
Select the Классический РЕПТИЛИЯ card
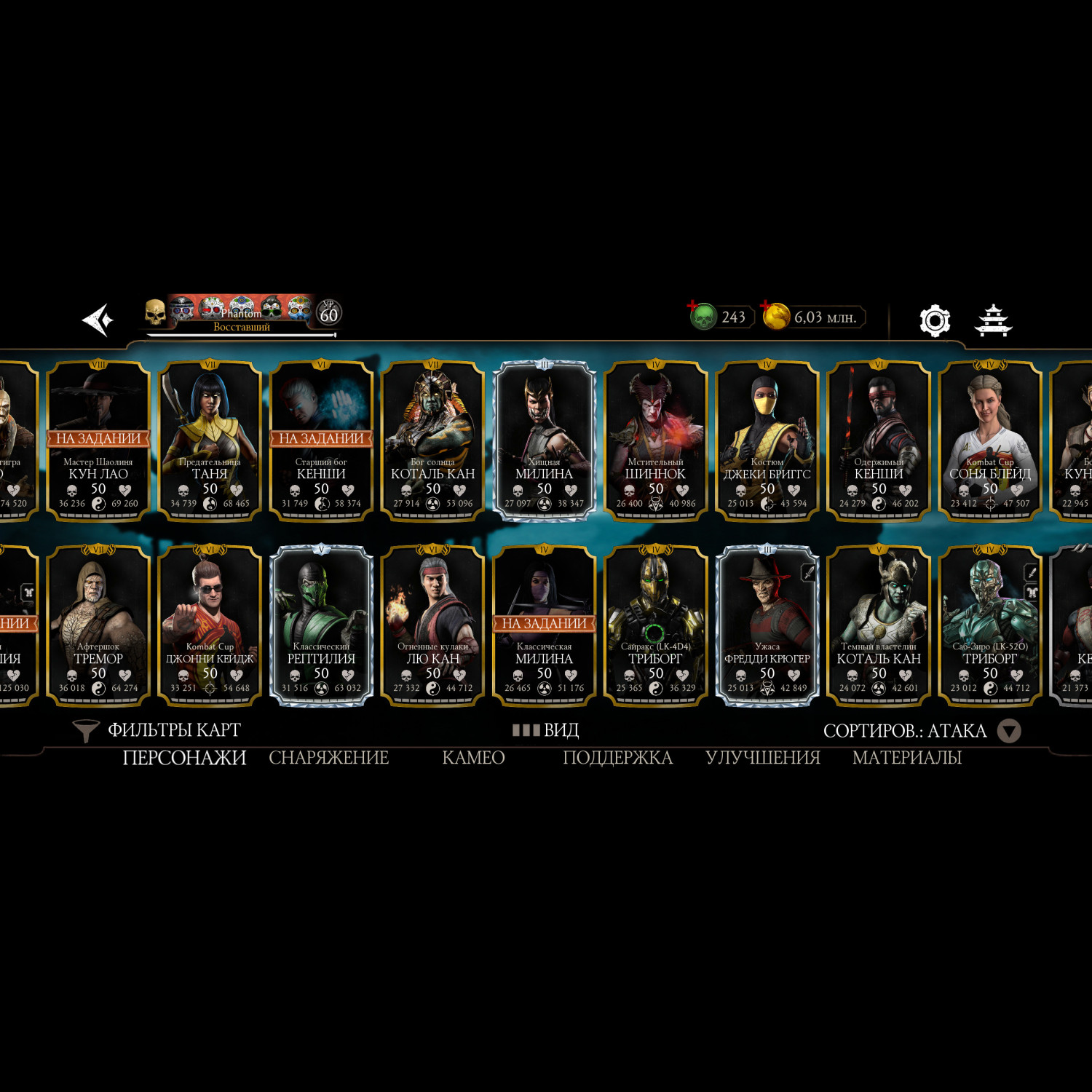[321, 625]
